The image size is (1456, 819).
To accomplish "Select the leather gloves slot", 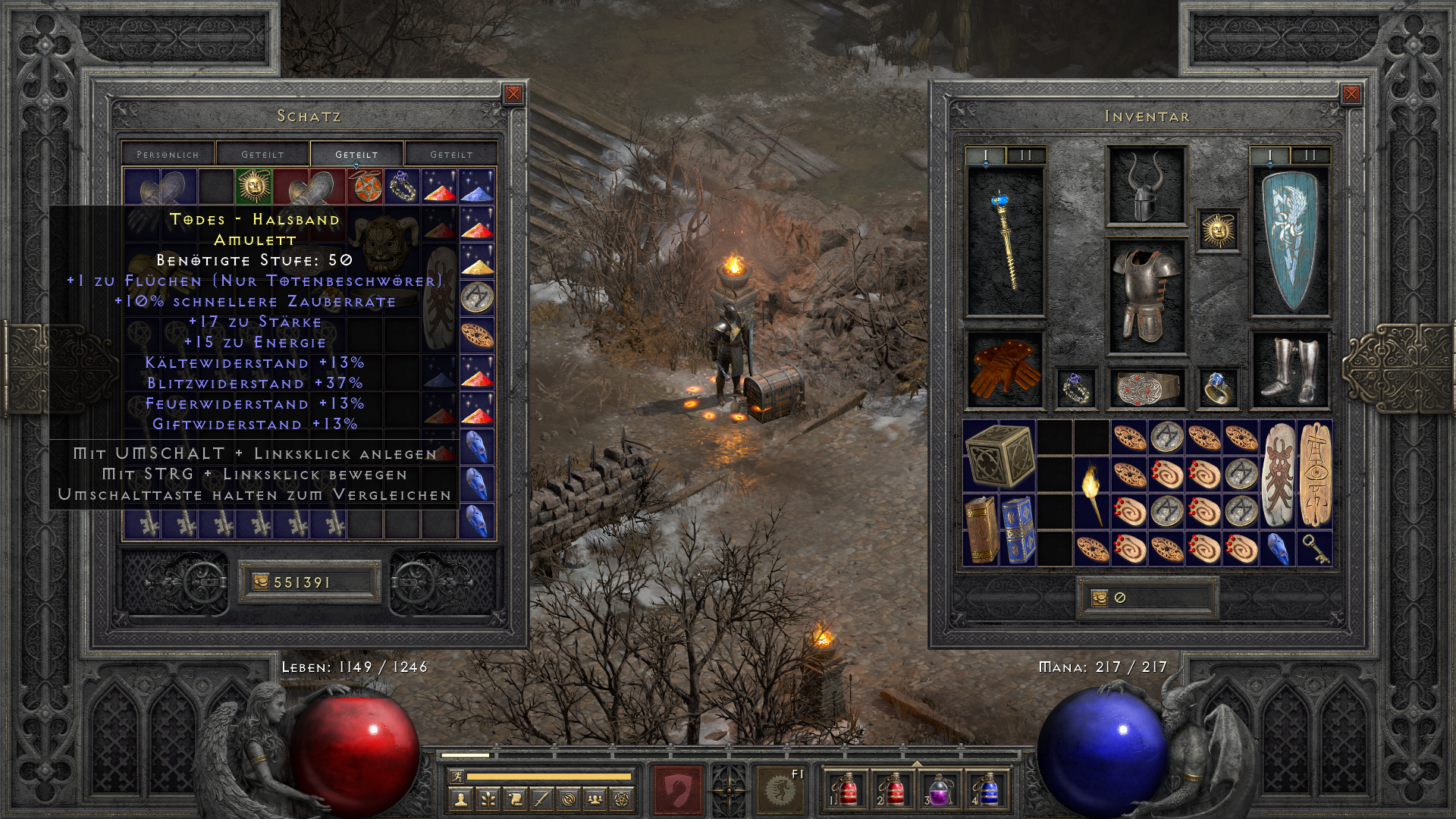I will point(1006,369).
